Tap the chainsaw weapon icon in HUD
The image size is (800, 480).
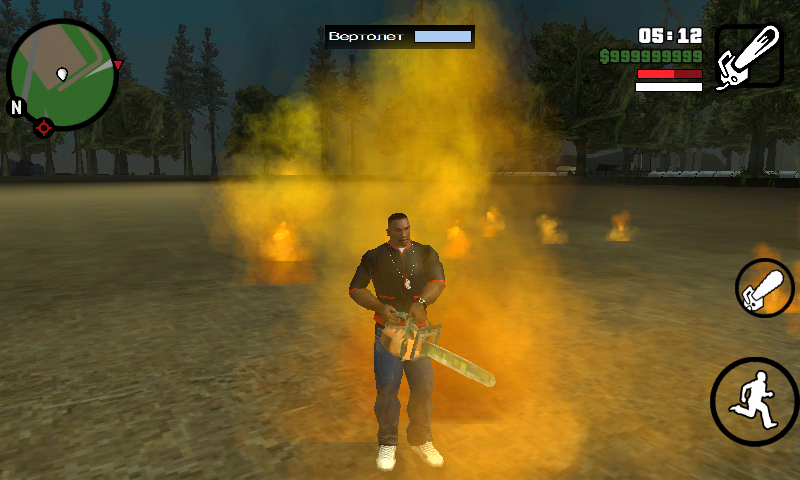tap(749, 57)
